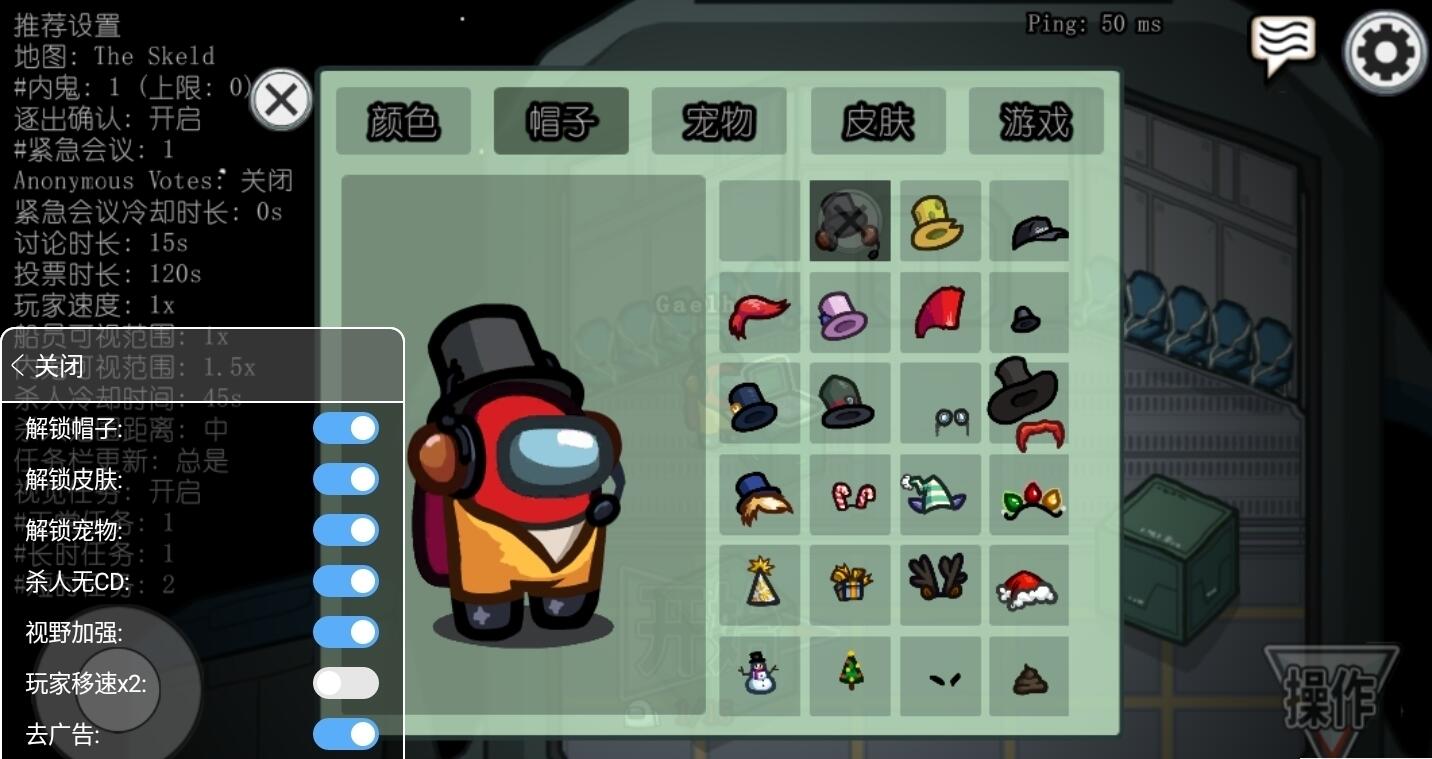
Task: Toggle the 解锁宠物 unlock pets switch
Action: [346, 531]
